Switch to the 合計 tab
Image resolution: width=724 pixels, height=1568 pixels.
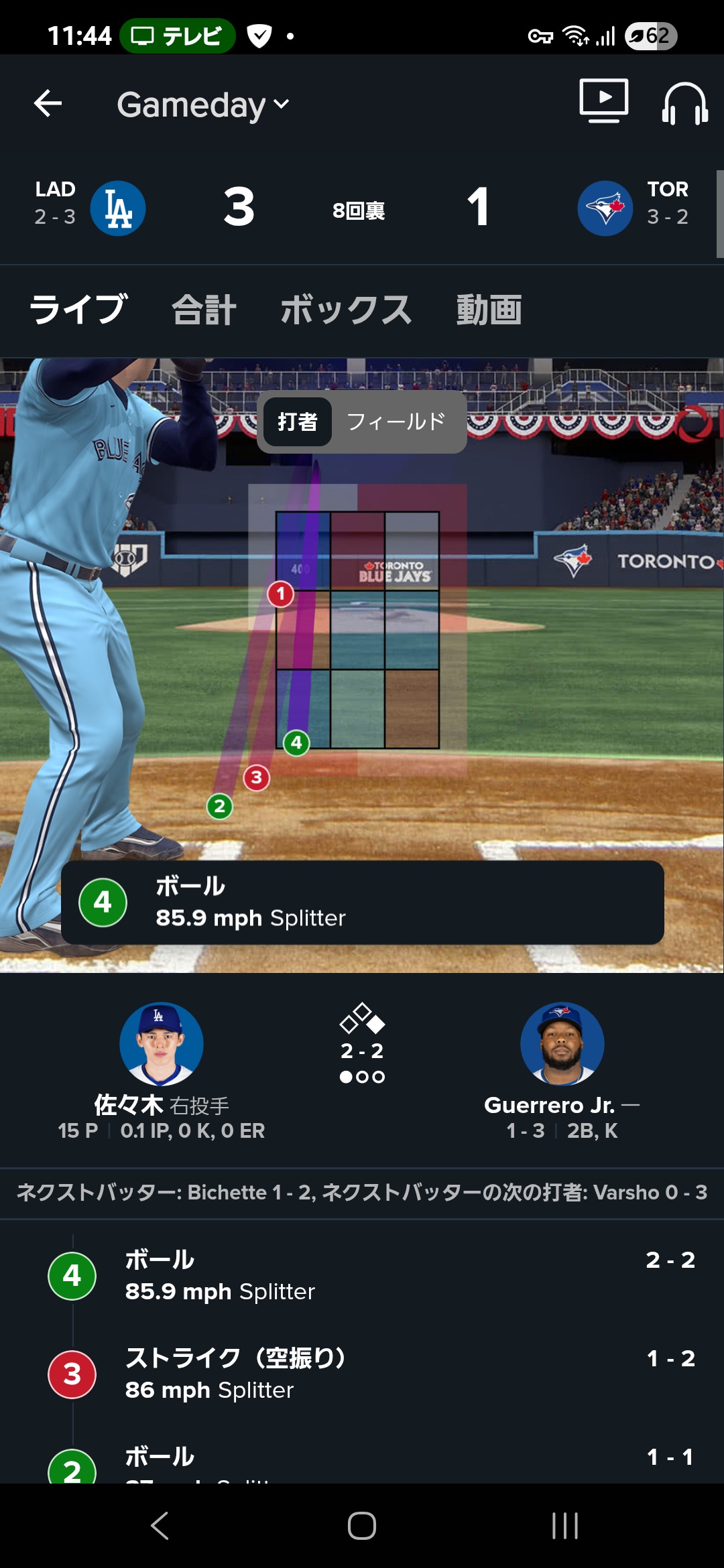click(204, 310)
